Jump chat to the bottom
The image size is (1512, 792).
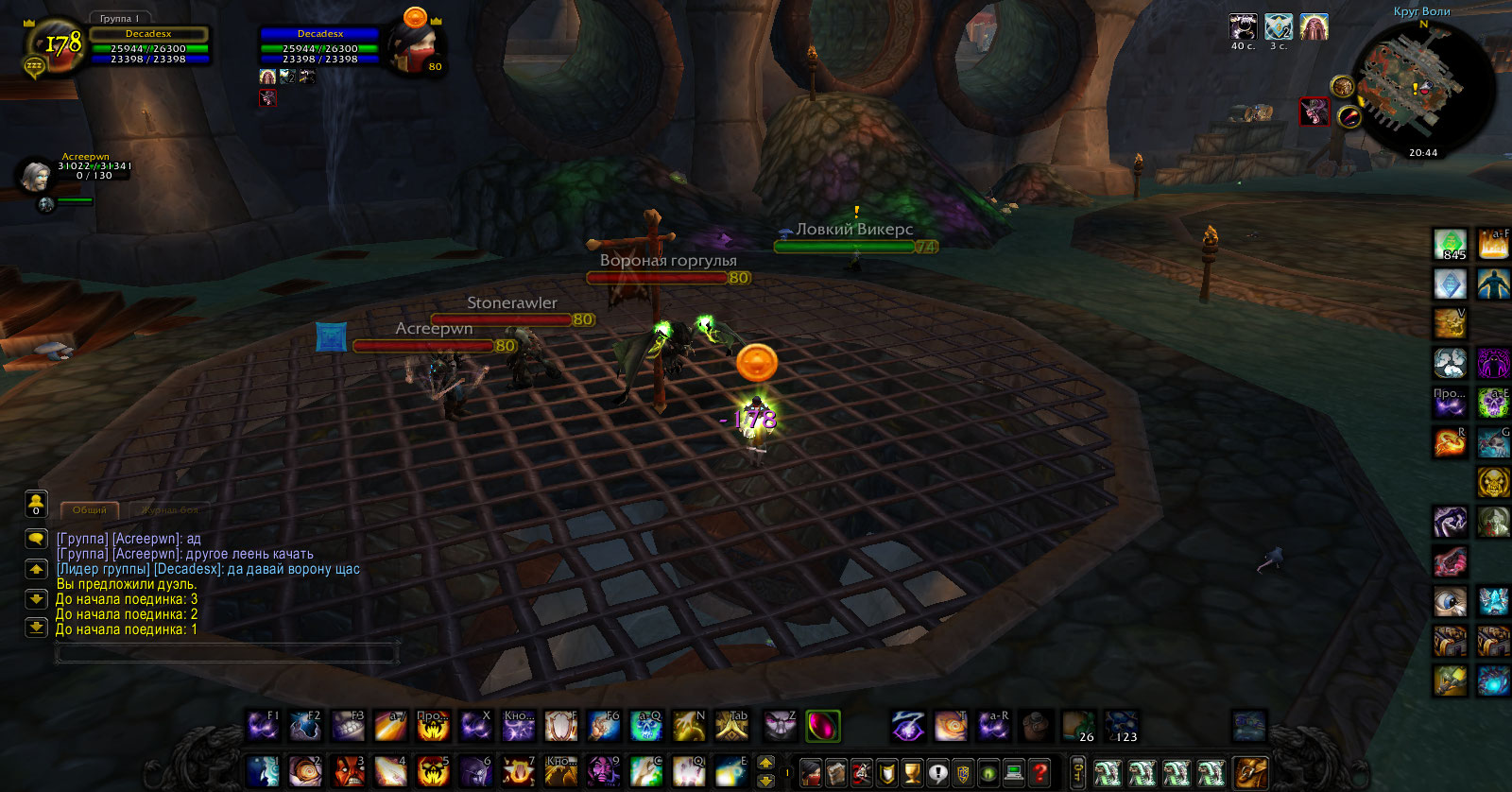click(x=36, y=627)
